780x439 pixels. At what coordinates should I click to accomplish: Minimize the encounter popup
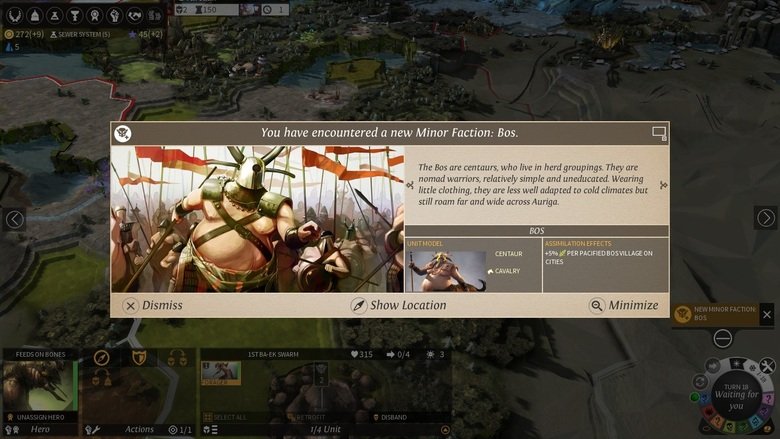tap(624, 305)
